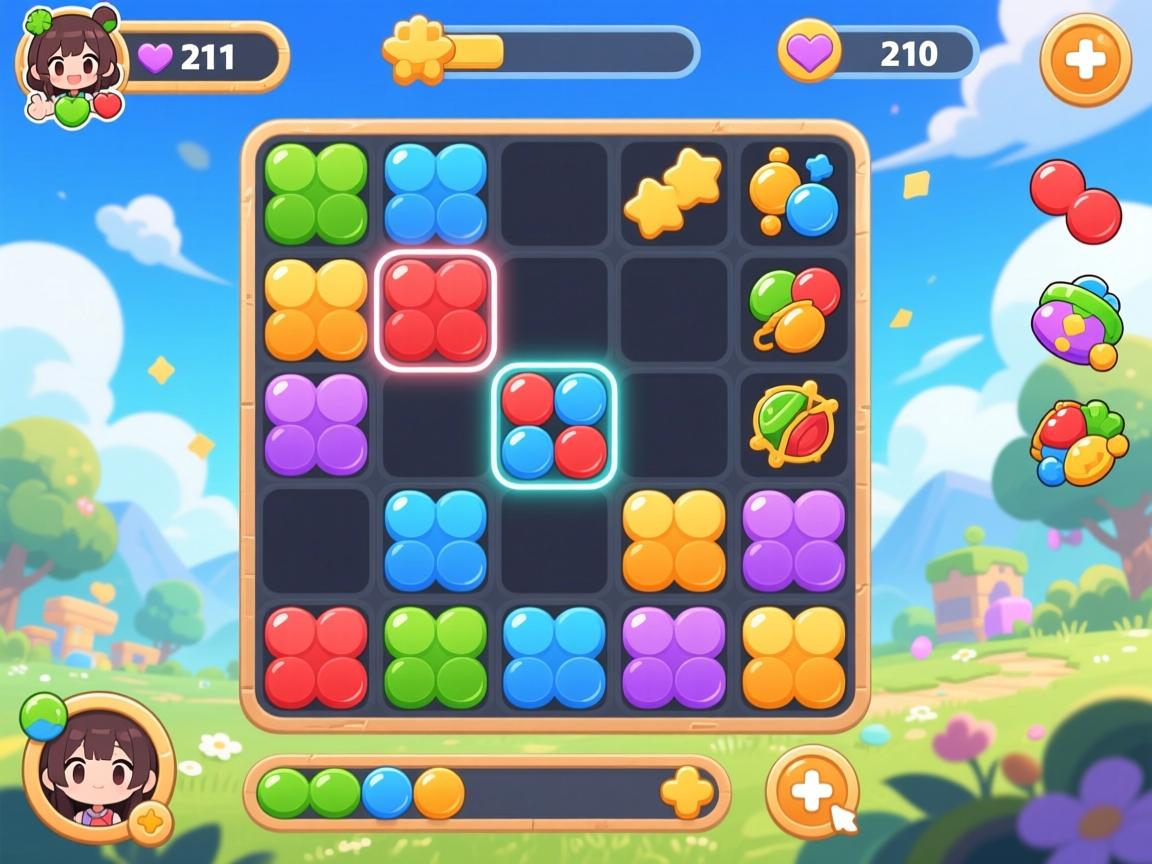Click the round orange plus button below the board
Image resolution: width=1152 pixels, height=864 pixels.
click(x=812, y=792)
